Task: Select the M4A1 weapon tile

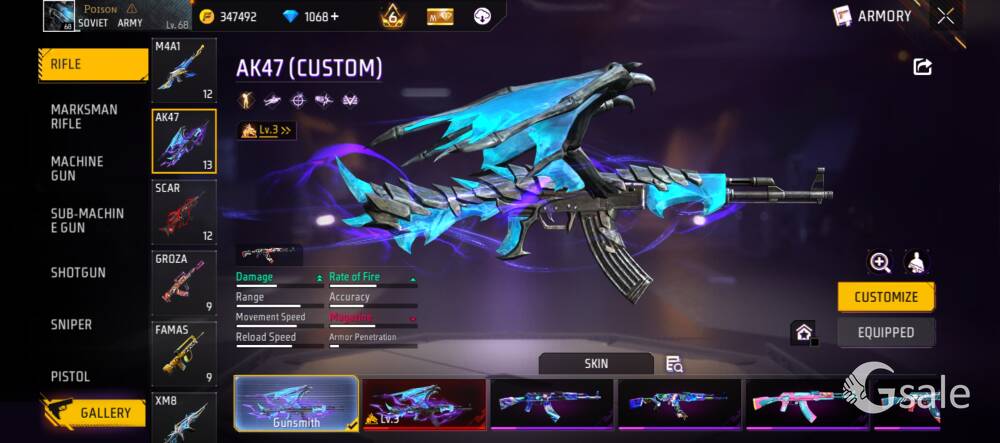Action: pyautogui.click(x=184, y=71)
